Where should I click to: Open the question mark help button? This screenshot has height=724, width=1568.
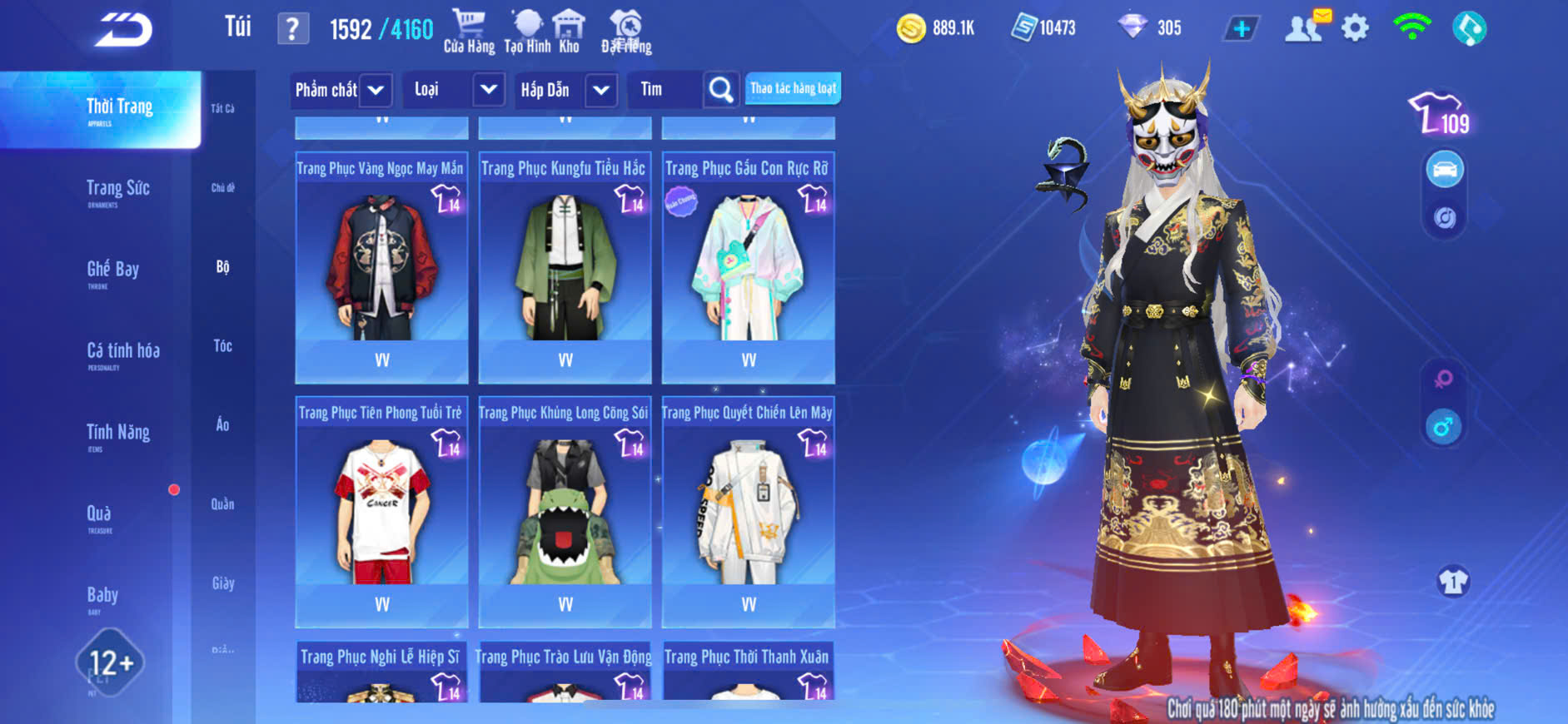(292, 29)
